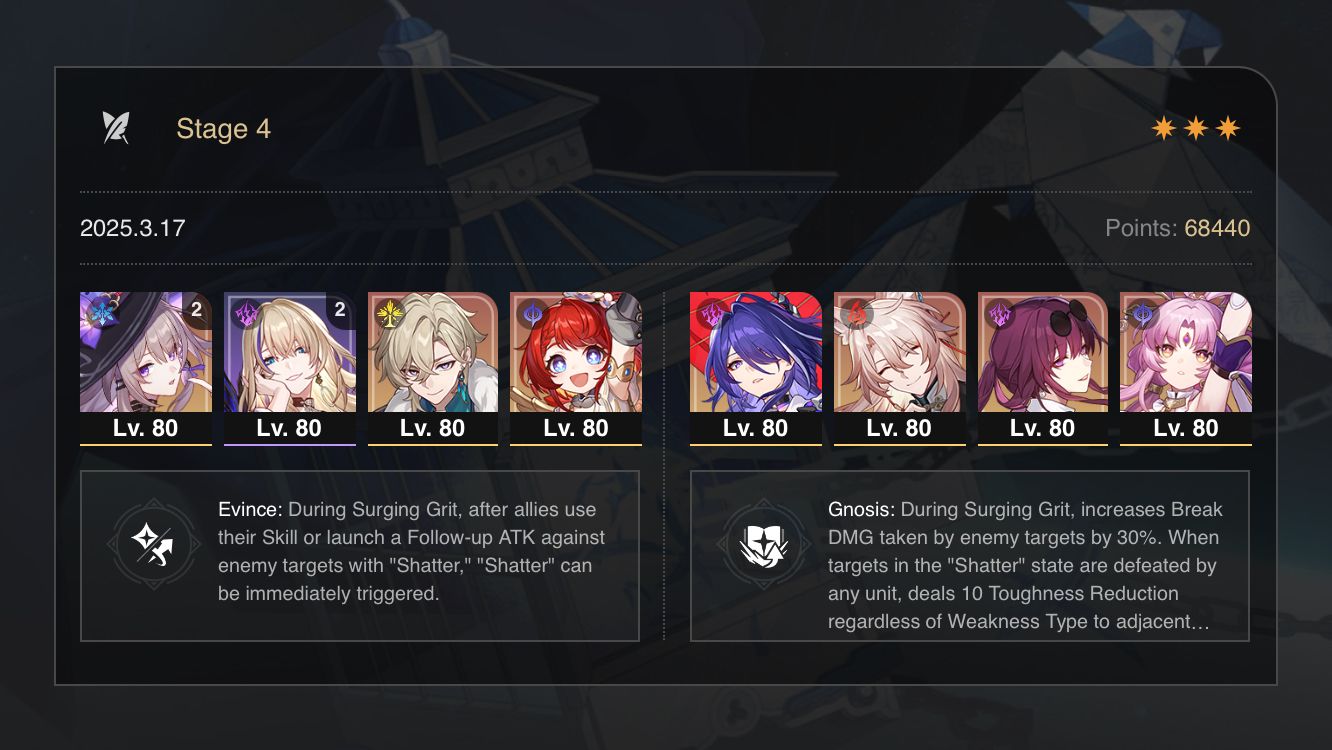
Task: Click the Eidolon count badge on The Herta
Action: (x=197, y=310)
